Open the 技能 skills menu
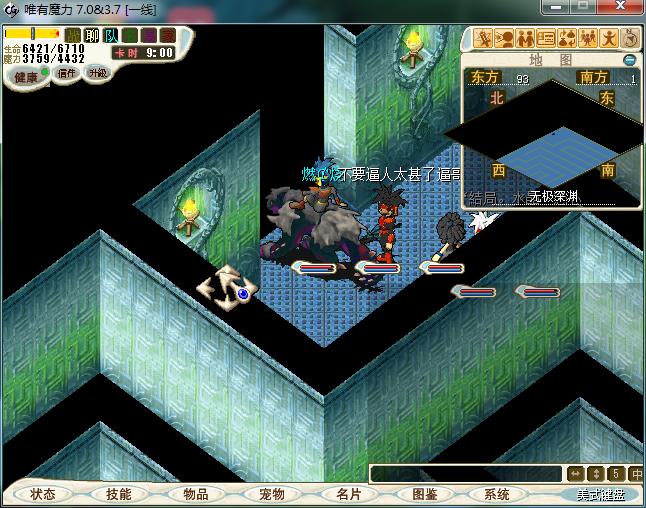Image resolution: width=646 pixels, height=508 pixels. point(119,494)
